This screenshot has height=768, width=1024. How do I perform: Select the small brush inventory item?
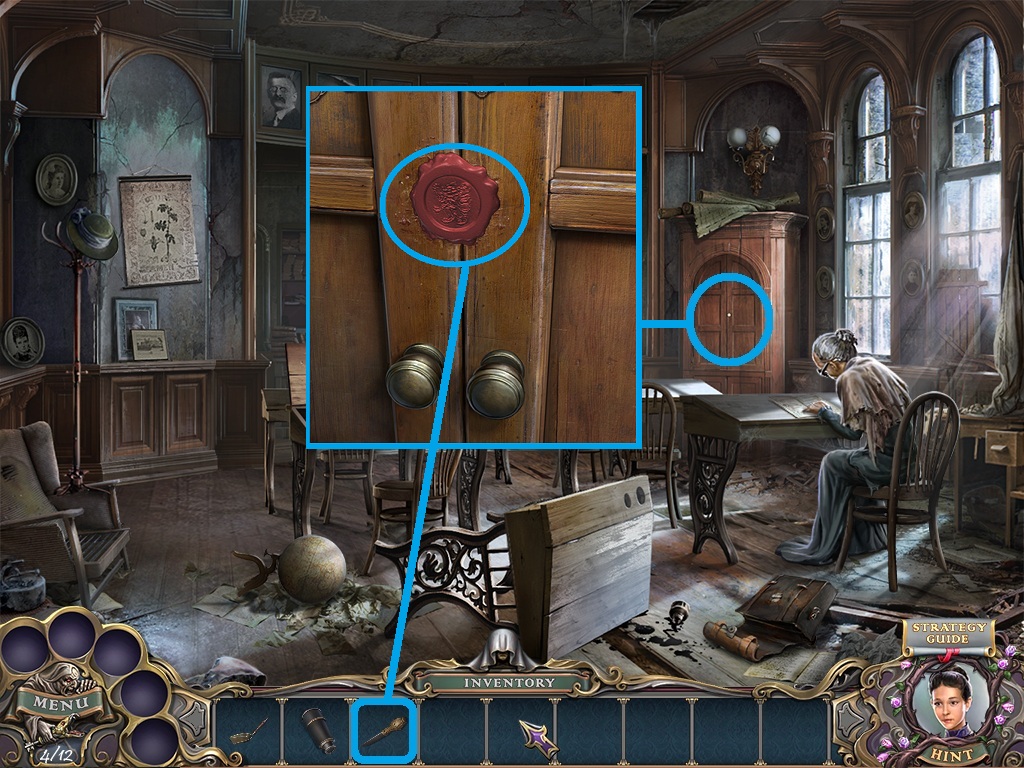point(249,734)
